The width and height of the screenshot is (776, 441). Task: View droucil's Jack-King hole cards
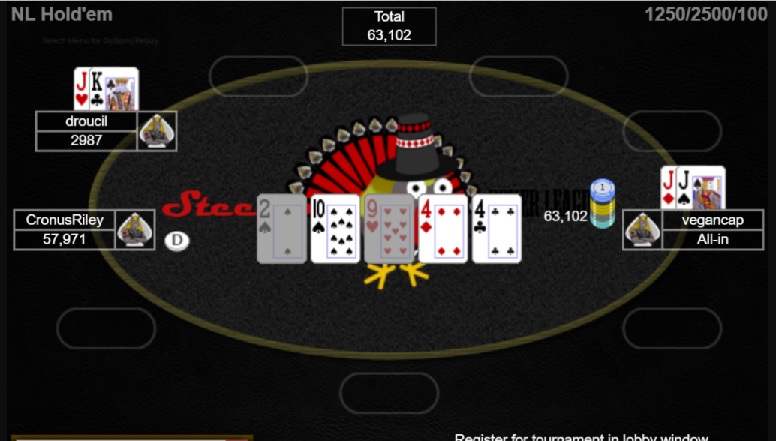click(x=105, y=89)
